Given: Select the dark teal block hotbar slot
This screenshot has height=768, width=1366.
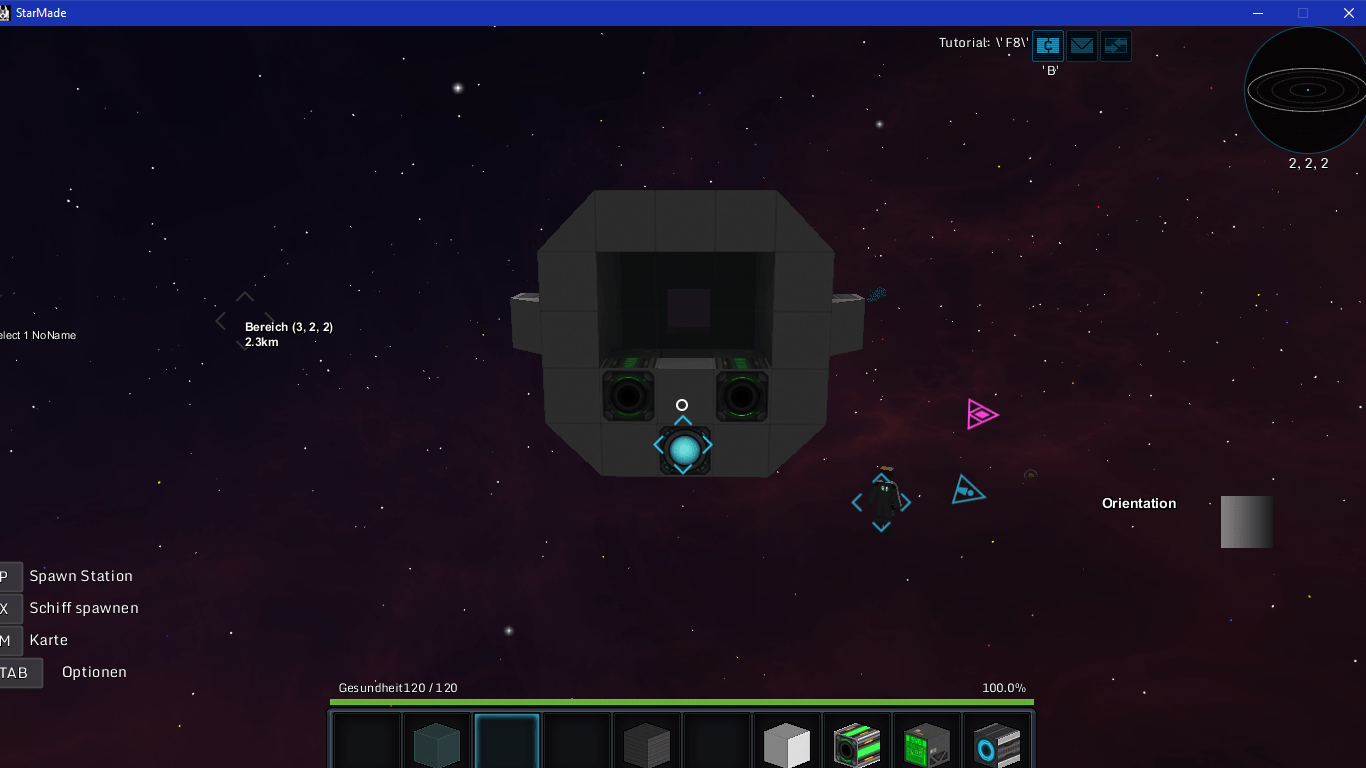Looking at the screenshot, I should pyautogui.click(x=437, y=744).
